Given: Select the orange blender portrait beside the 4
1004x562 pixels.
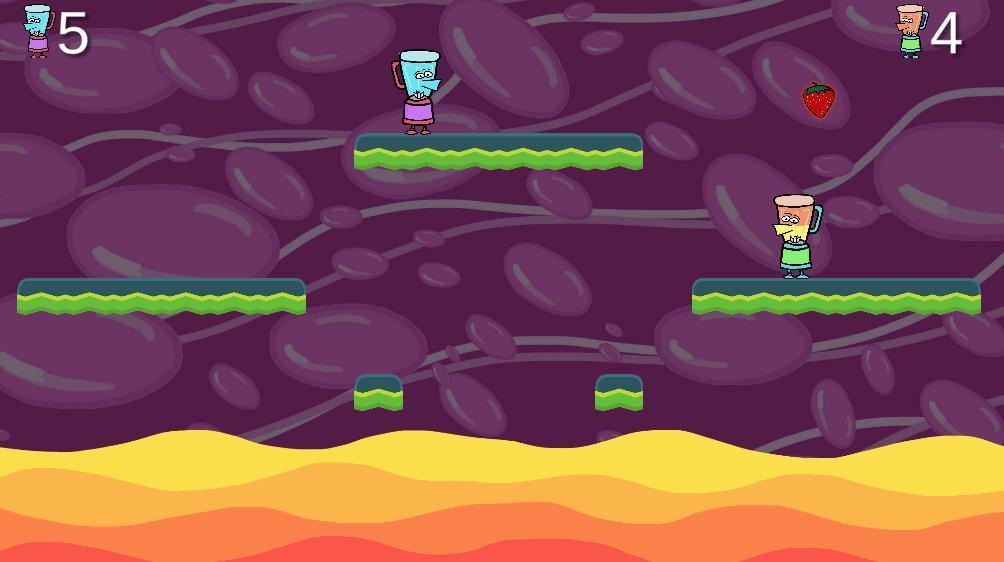Looking at the screenshot, I should click(x=910, y=31).
